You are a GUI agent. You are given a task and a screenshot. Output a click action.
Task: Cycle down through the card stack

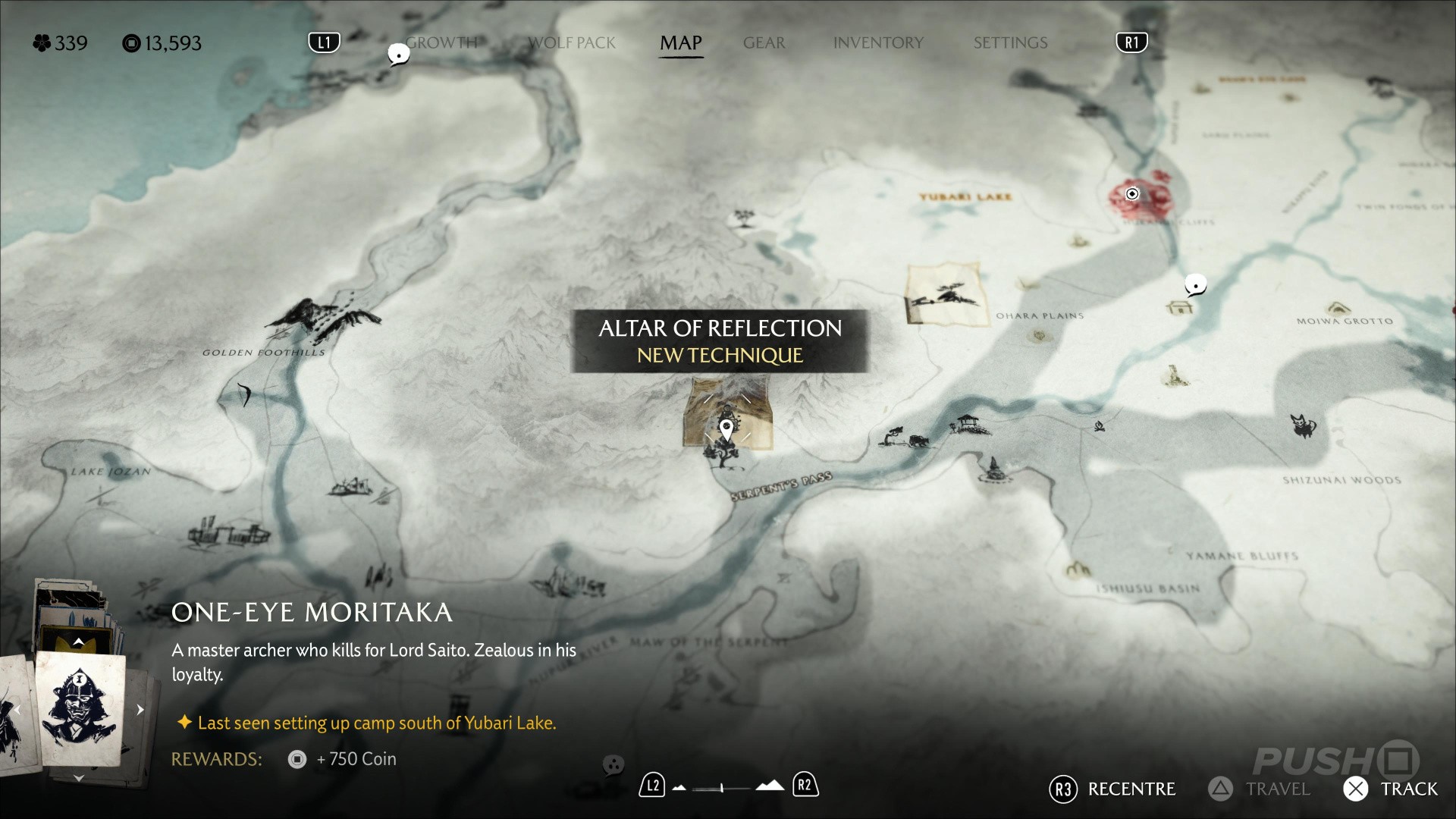[78, 778]
